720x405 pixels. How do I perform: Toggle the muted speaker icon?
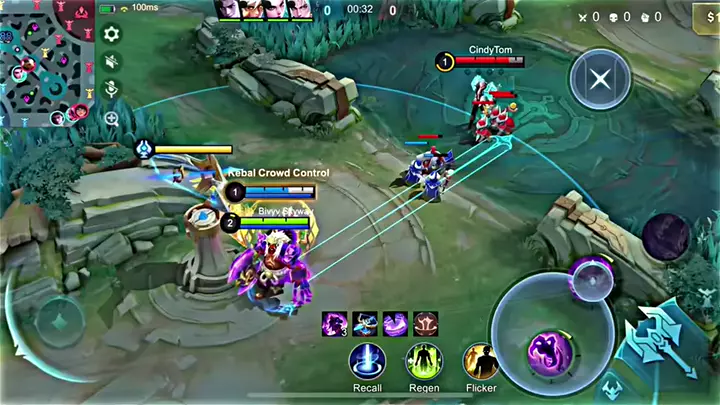coord(112,62)
